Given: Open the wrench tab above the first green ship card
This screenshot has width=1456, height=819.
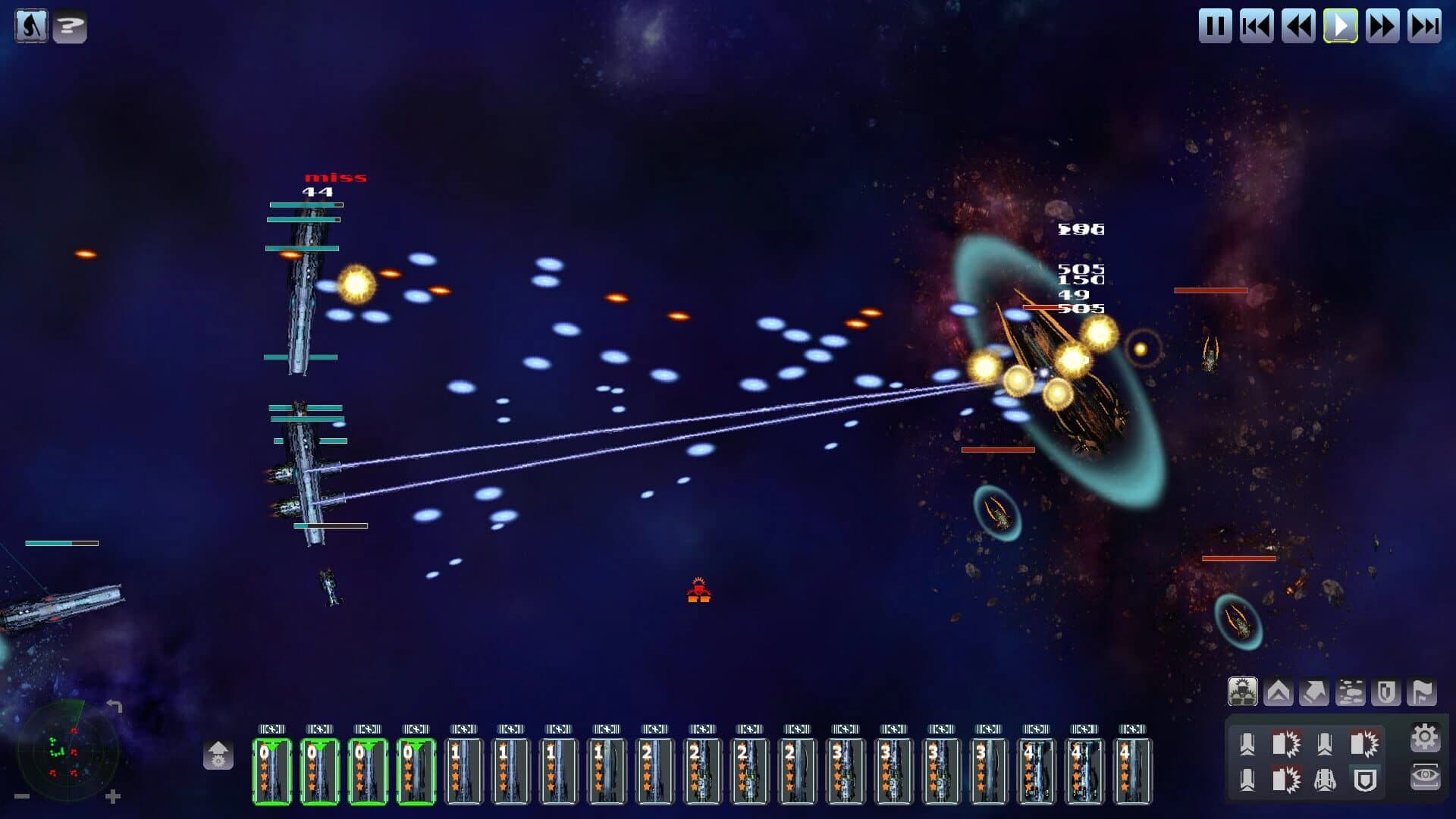Looking at the screenshot, I should (x=271, y=729).
